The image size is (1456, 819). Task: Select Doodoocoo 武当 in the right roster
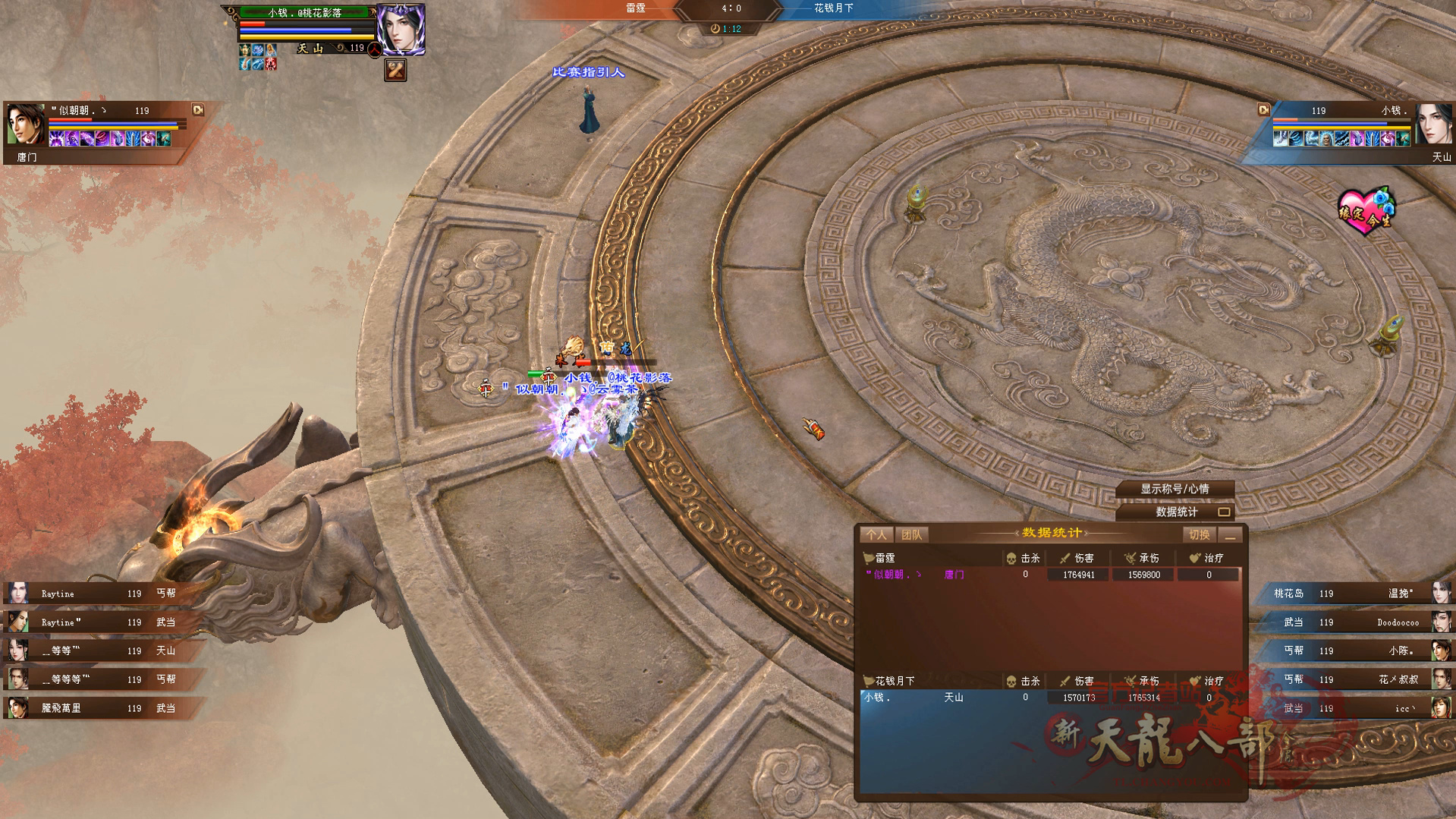(x=1358, y=622)
